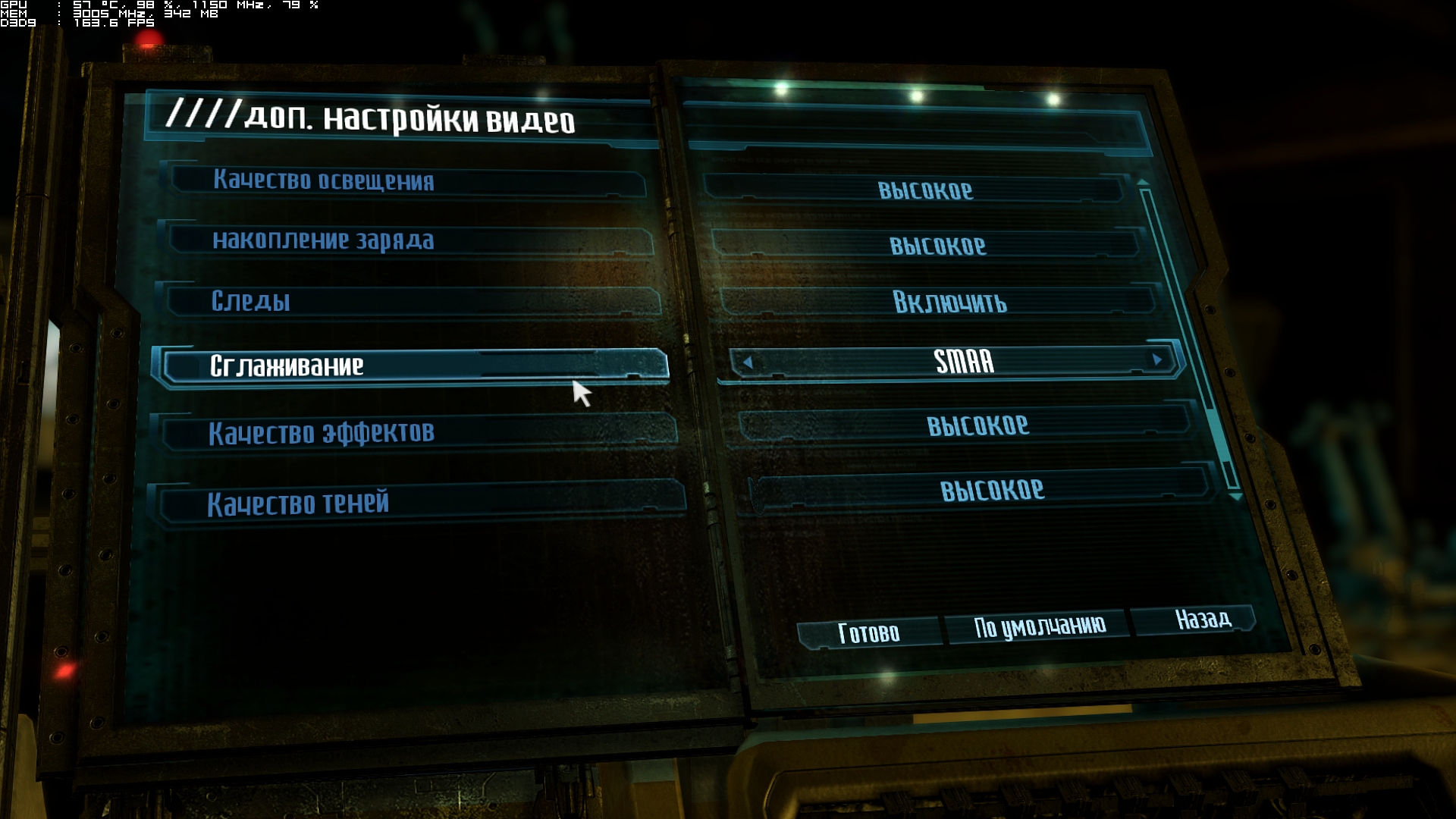Go back with the Назад button
This screenshot has width=1456, height=819.
(1203, 619)
